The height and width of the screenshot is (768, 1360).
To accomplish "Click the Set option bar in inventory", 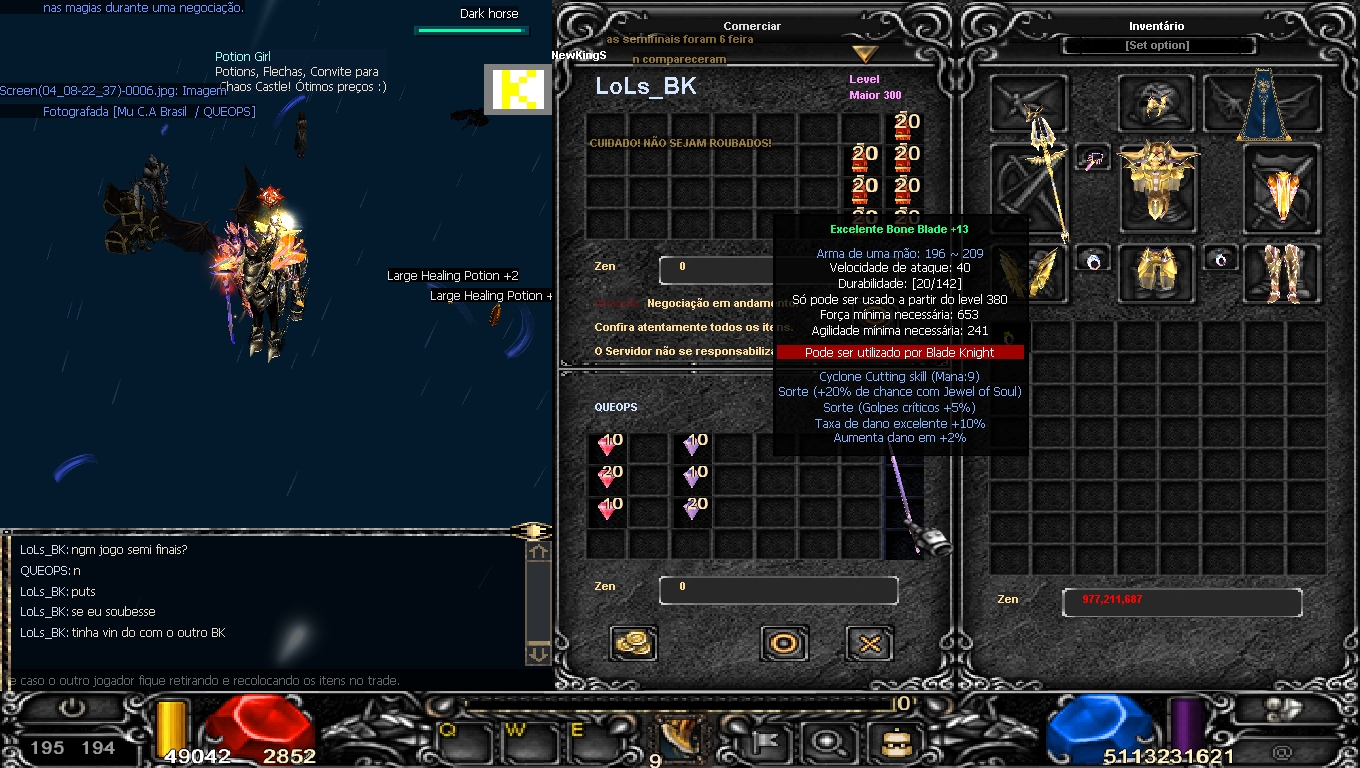I will pos(1157,46).
